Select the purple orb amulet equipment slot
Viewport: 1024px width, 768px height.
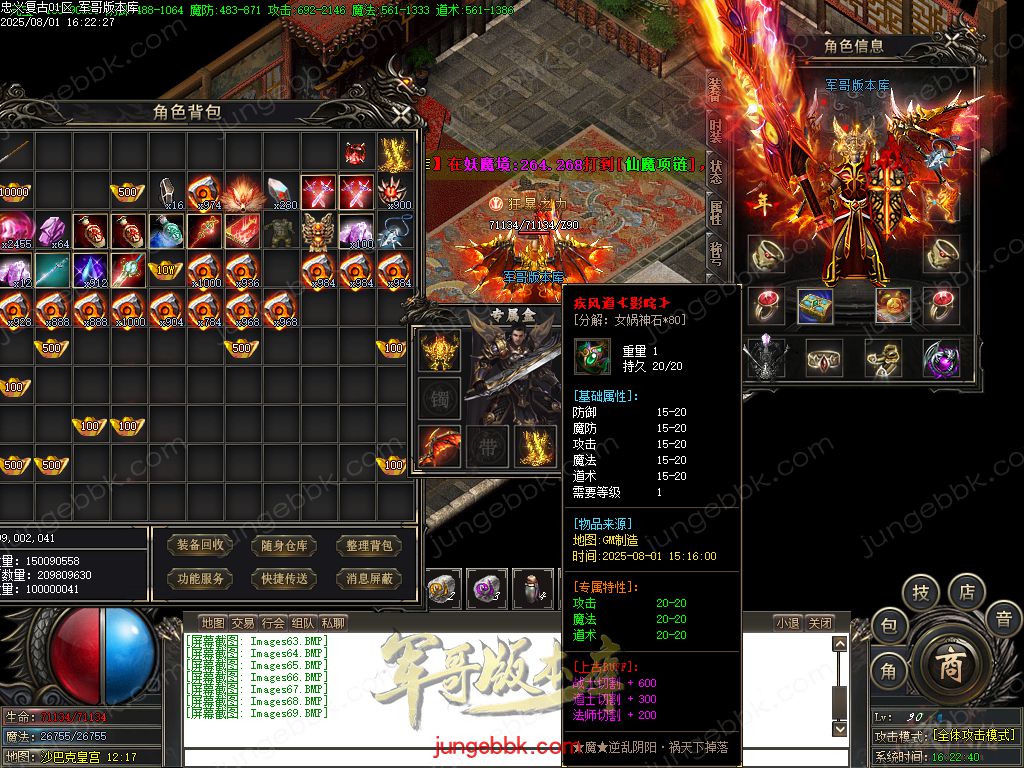coord(941,357)
